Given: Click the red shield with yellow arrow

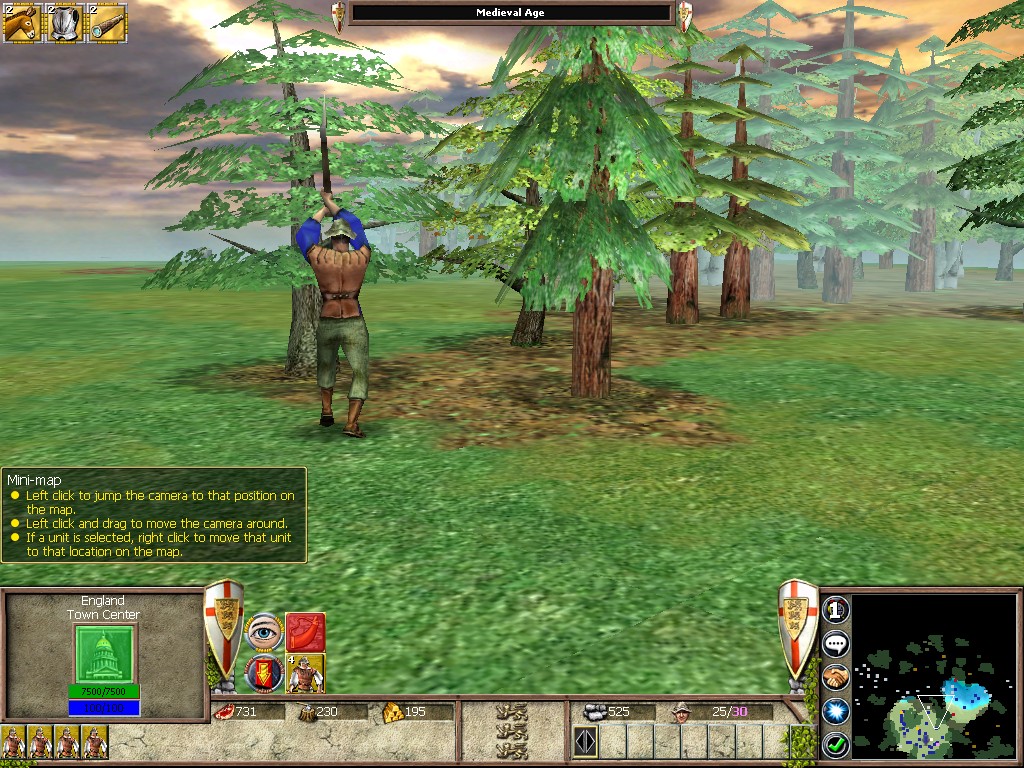Looking at the screenshot, I should tap(264, 673).
